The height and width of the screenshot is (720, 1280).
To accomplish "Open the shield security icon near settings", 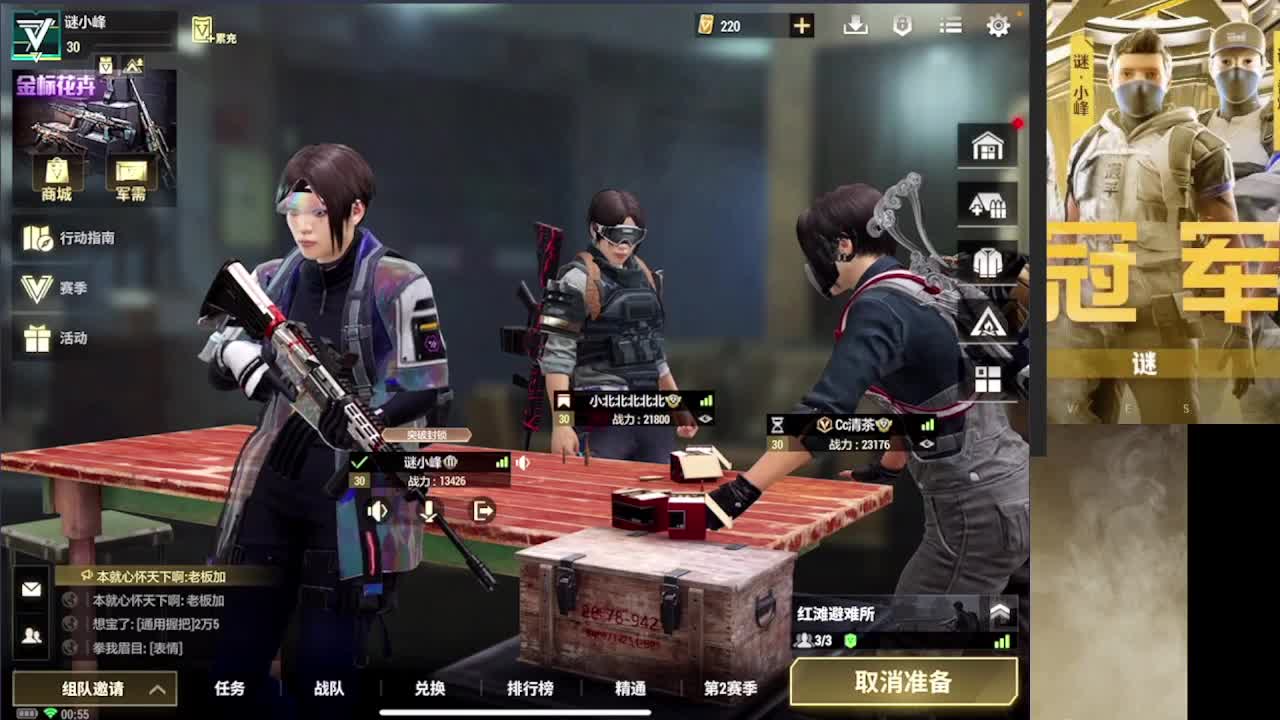I will (x=902, y=26).
